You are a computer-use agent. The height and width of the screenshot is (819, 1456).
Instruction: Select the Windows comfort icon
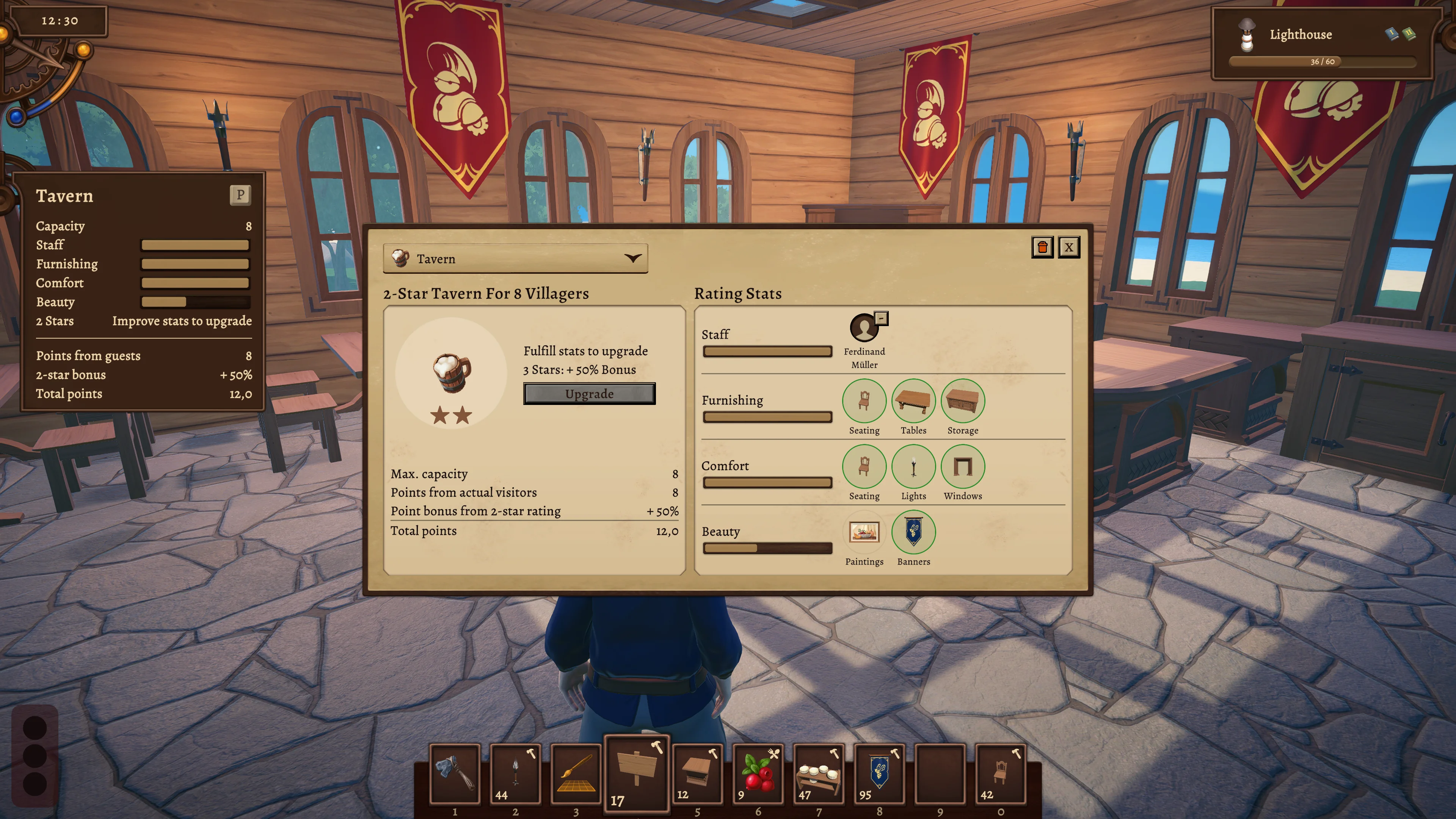coord(962,466)
